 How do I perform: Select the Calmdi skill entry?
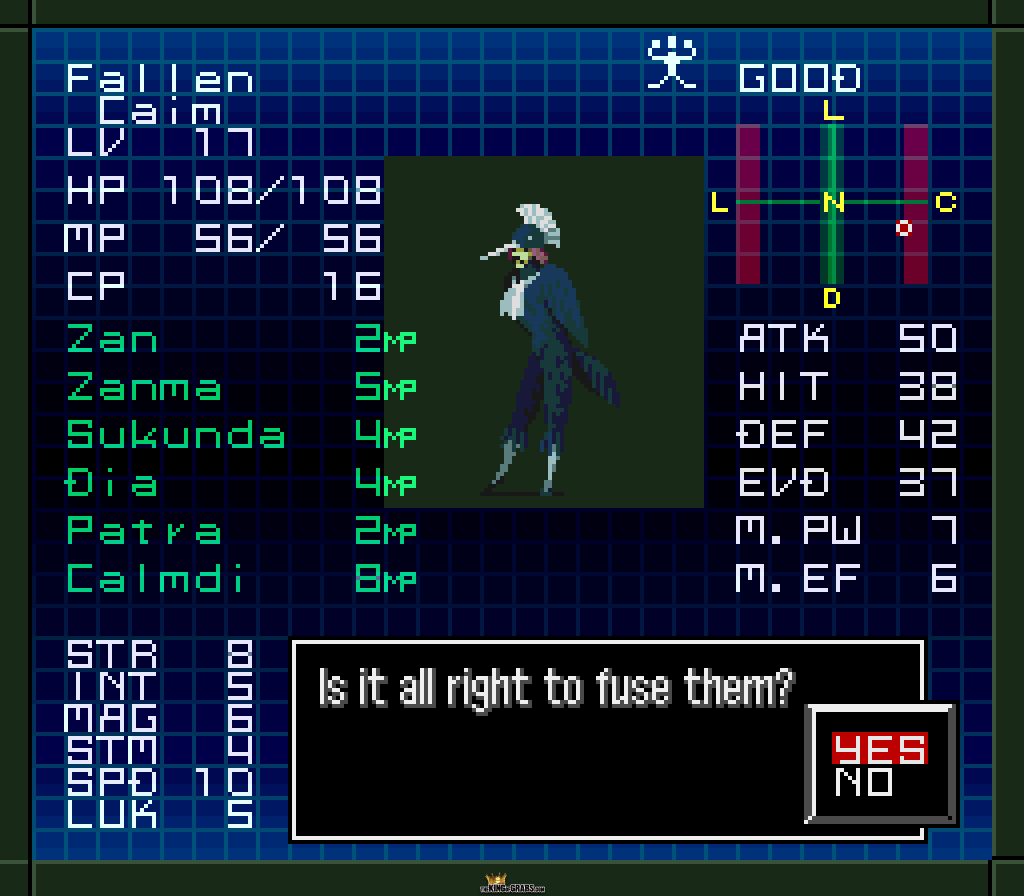(x=155, y=579)
